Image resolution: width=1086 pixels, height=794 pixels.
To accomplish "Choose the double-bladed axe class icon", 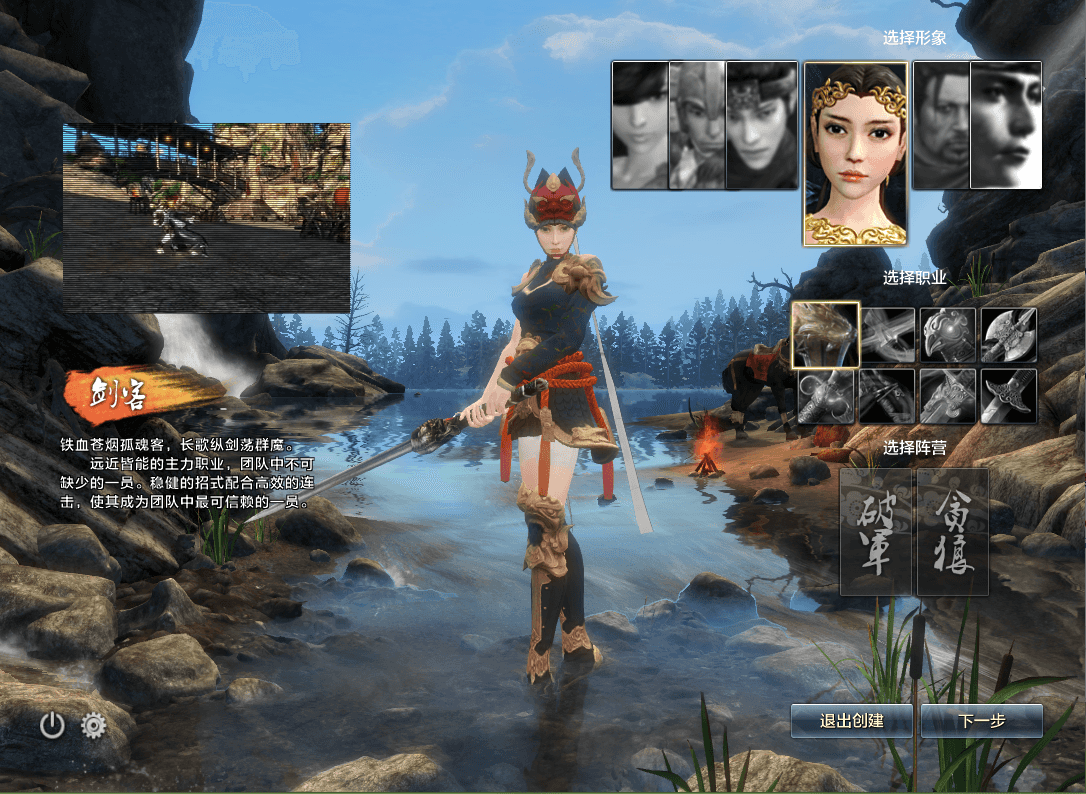I will click(1008, 335).
